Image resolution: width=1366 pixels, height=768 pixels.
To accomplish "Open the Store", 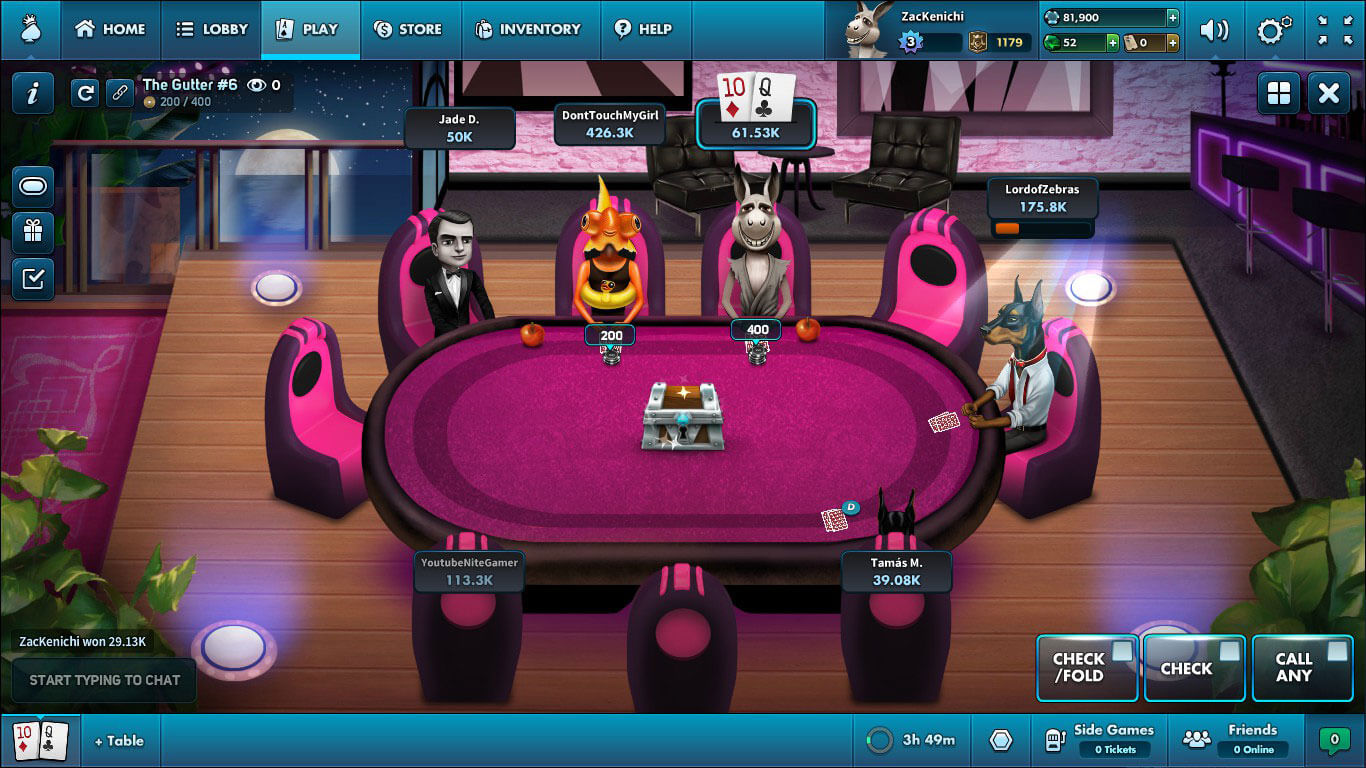I will (x=407, y=29).
